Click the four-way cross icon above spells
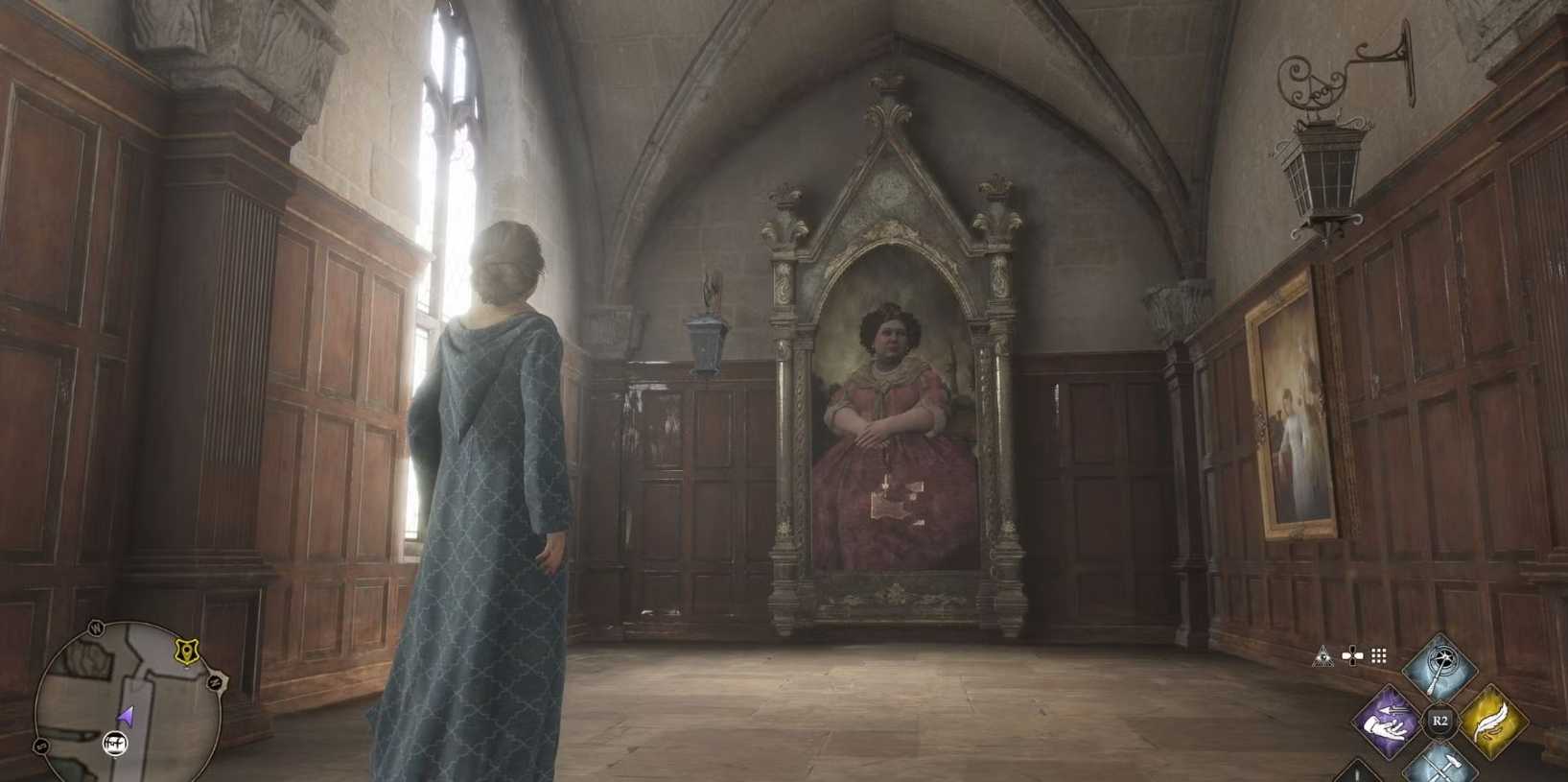Viewport: 1568px width, 782px height. 1352,656
